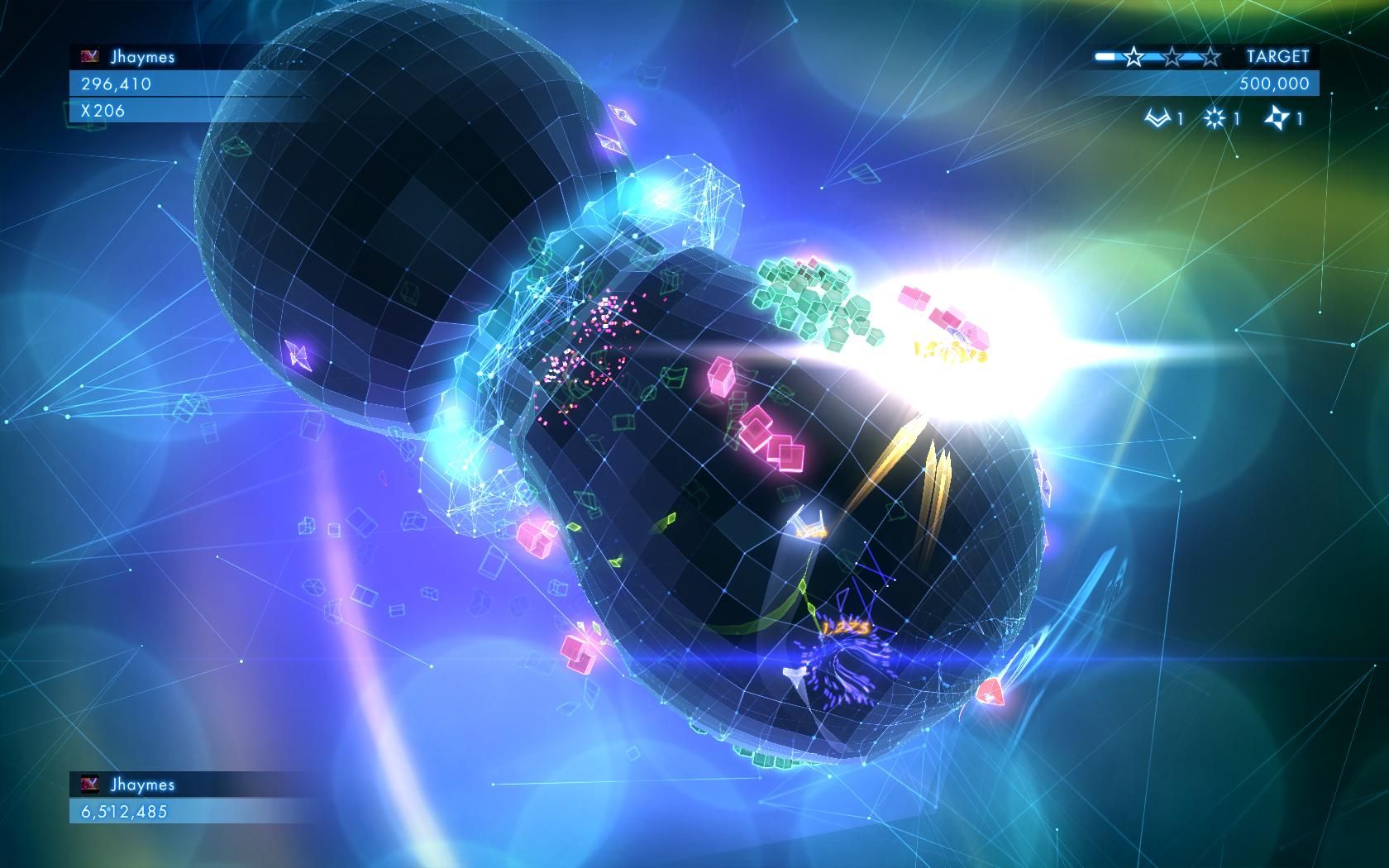This screenshot has height=868, width=1389.
Task: Click the starburst bomb icon
Action: coord(1214,118)
